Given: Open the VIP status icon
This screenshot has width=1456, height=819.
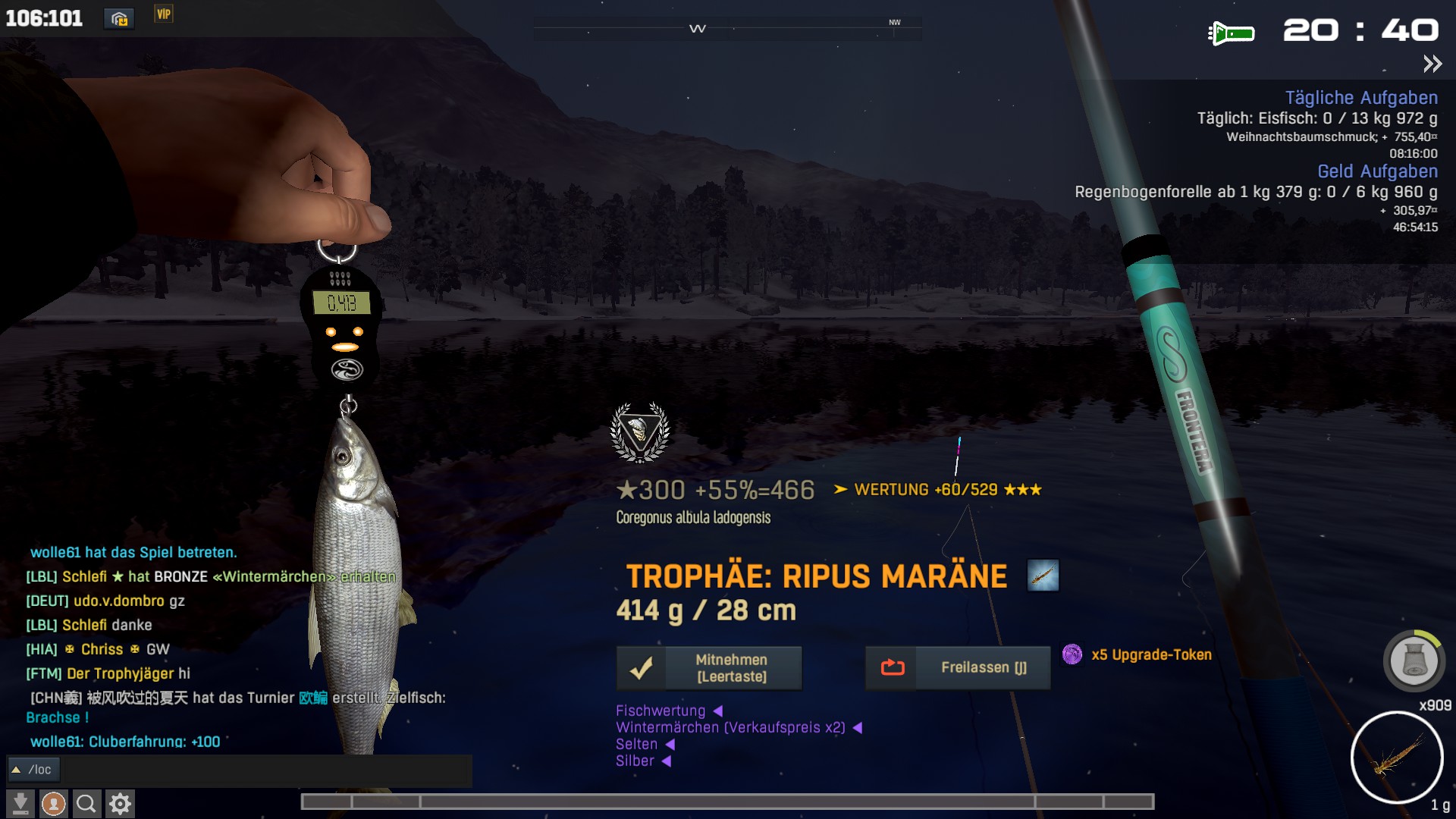Looking at the screenshot, I should (x=164, y=14).
